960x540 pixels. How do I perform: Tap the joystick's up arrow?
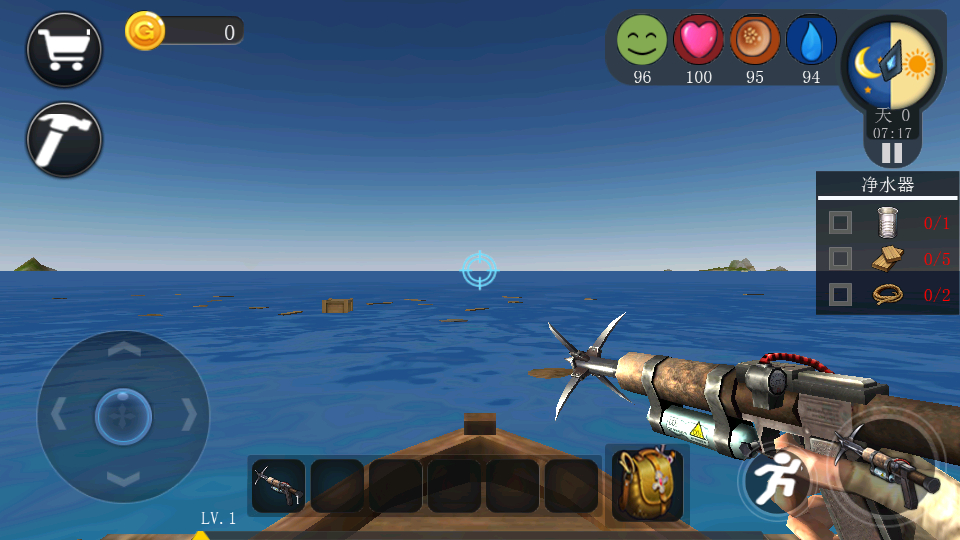point(123,349)
